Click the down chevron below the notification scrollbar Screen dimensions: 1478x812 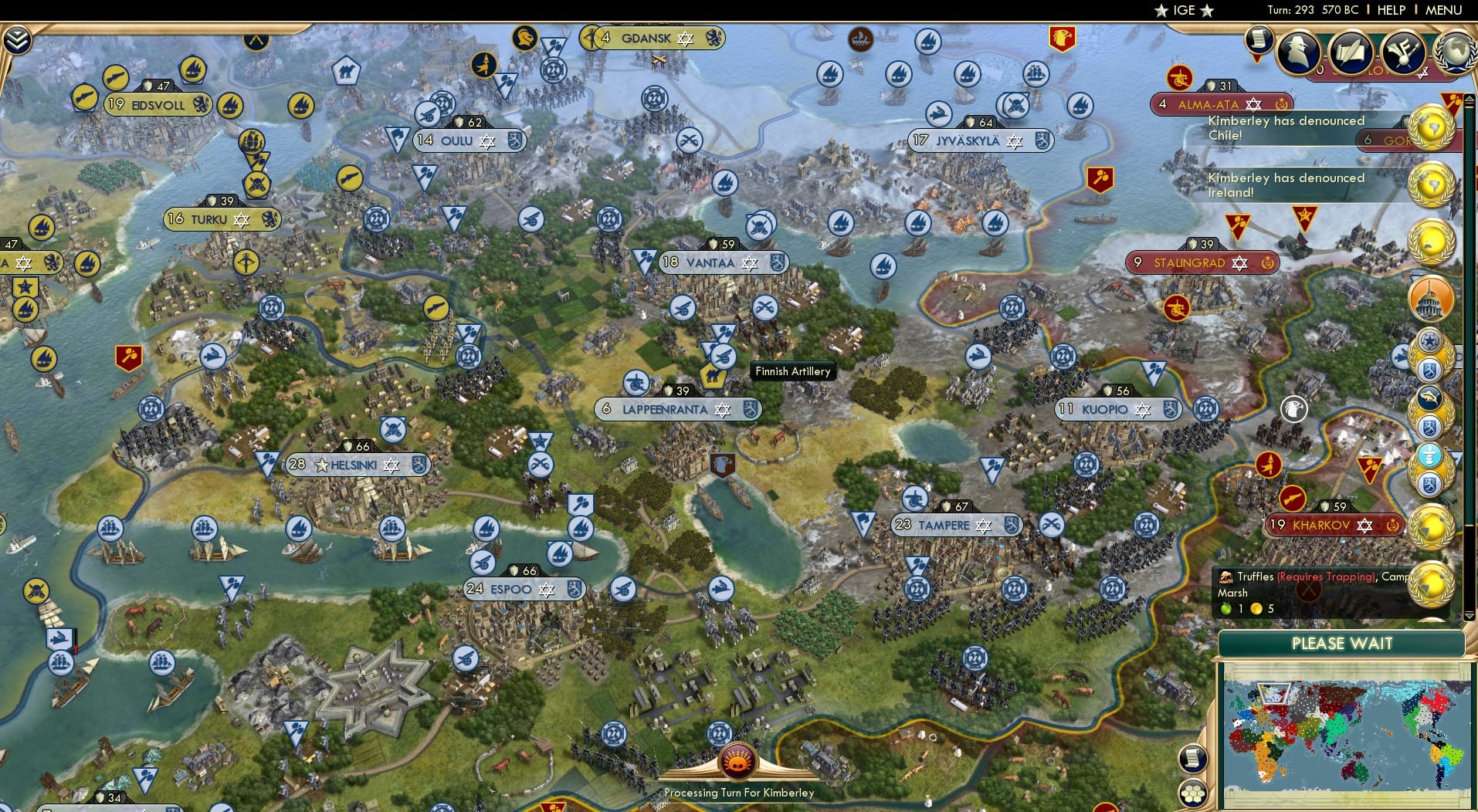click(1470, 617)
